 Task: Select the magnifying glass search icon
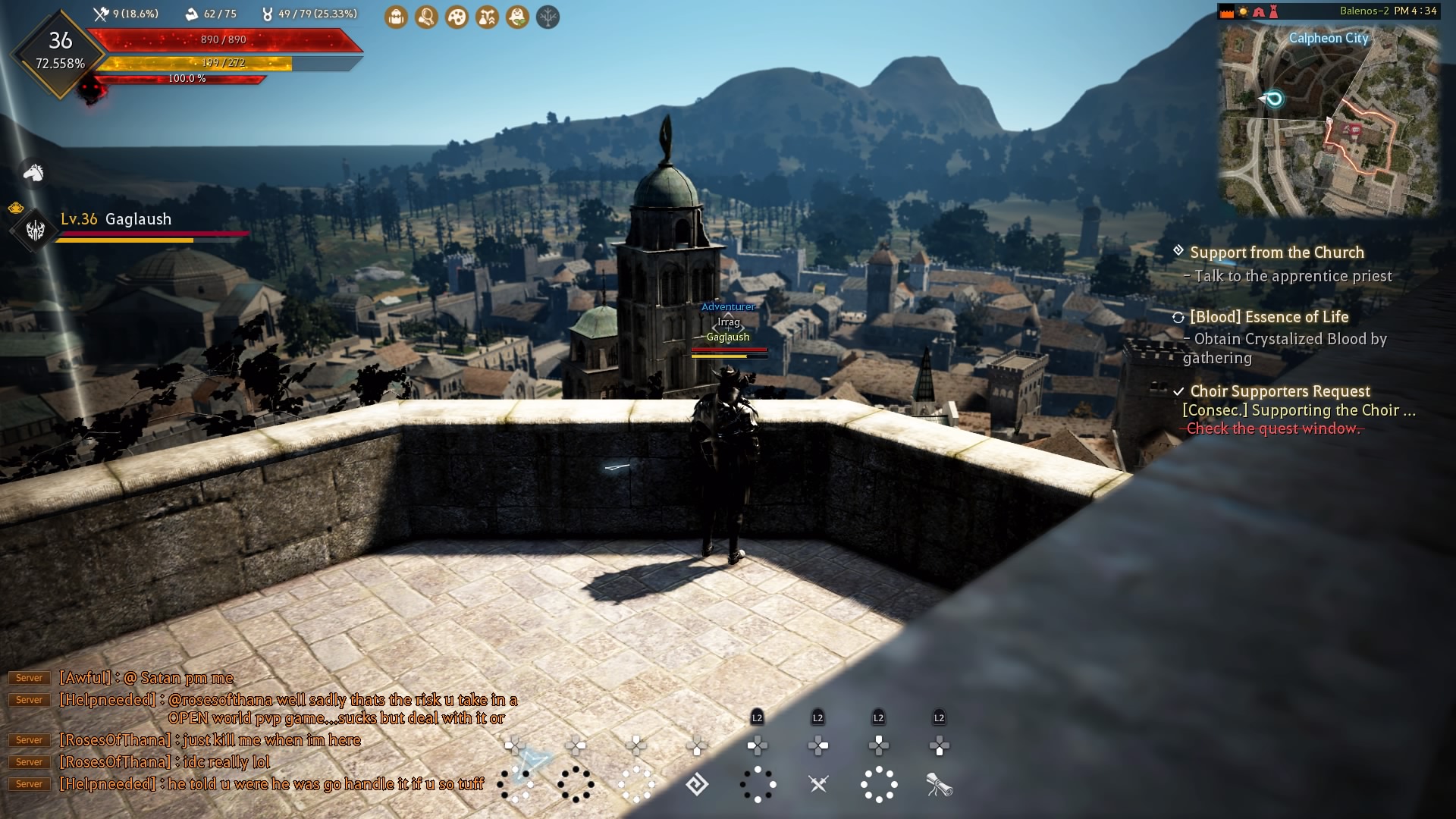426,17
